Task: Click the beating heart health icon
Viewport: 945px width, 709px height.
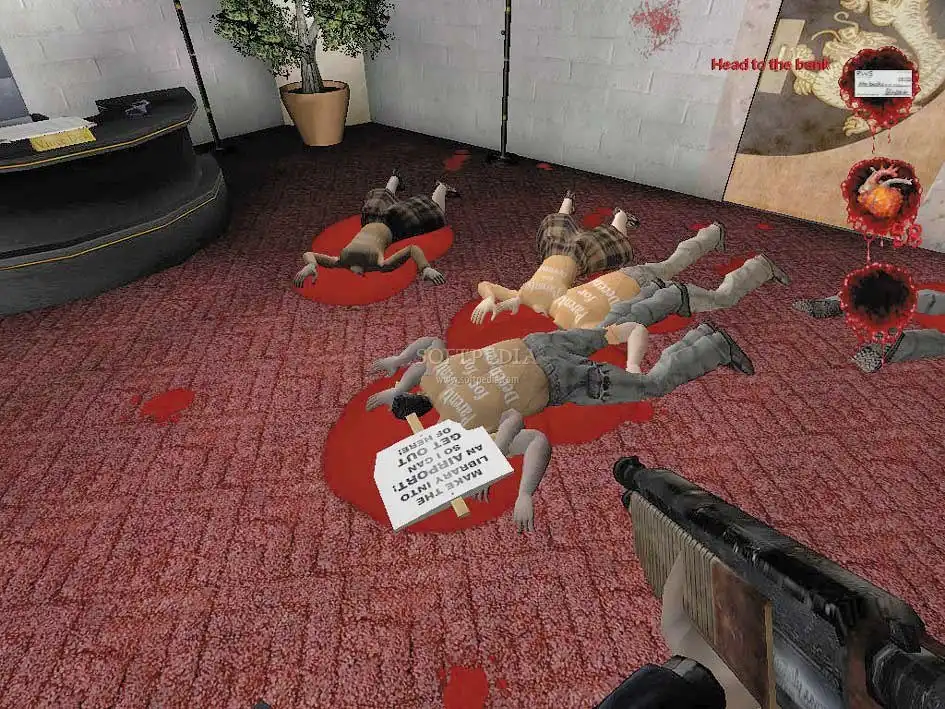Action: pos(880,194)
